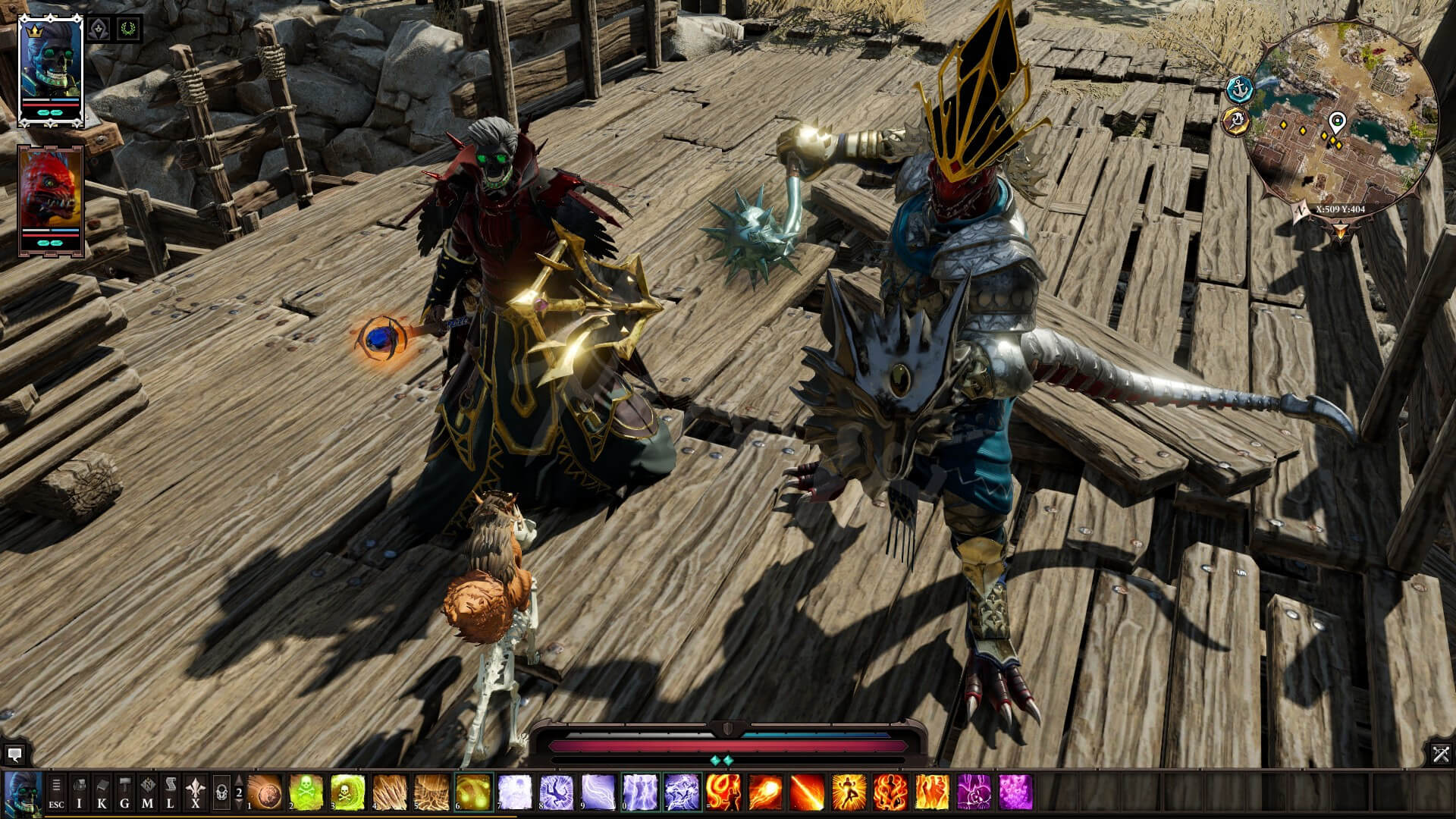Toggle combat with the crossed swords button

tap(1441, 753)
